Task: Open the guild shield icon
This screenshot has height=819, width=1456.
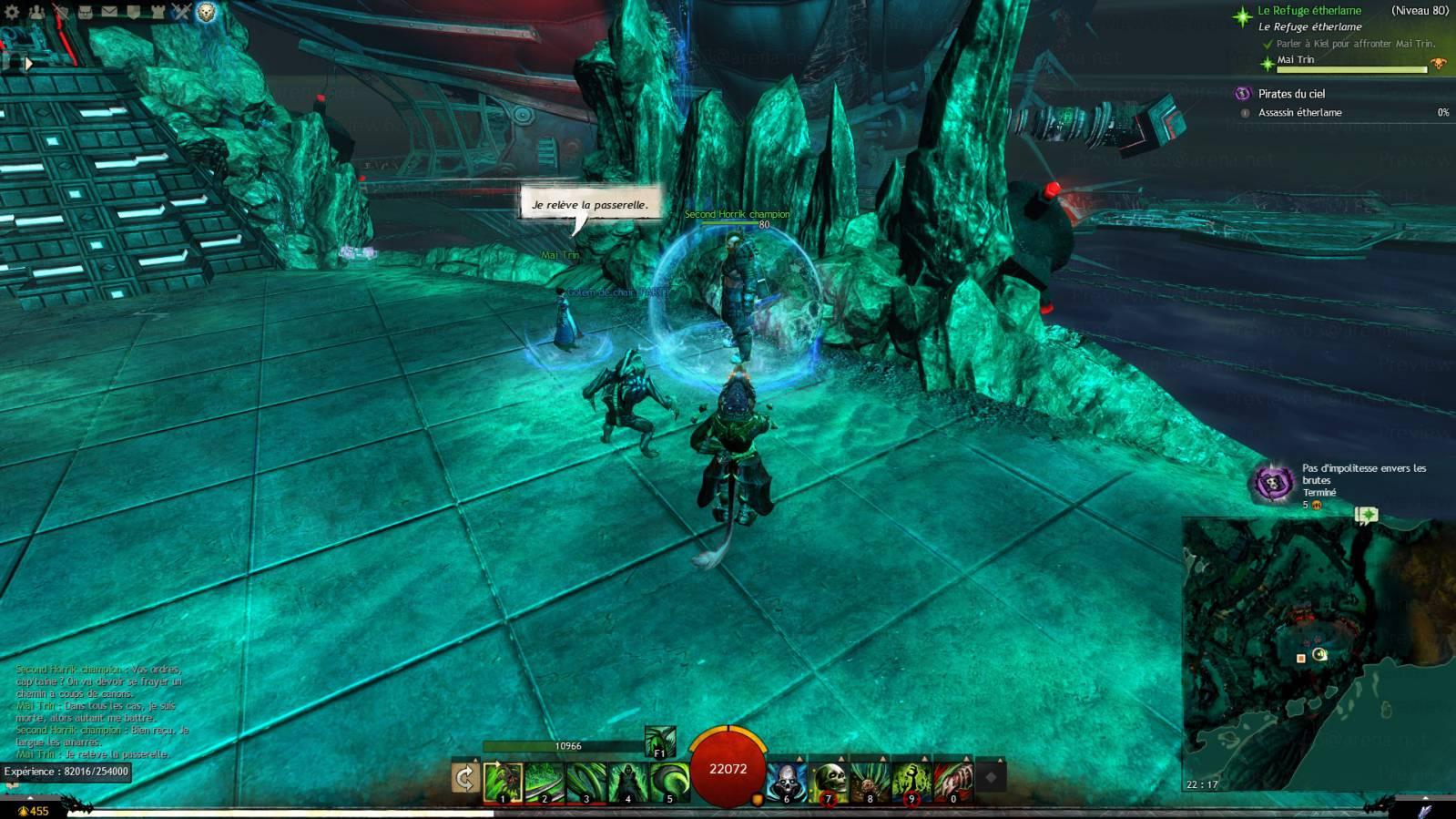Action: [133, 12]
